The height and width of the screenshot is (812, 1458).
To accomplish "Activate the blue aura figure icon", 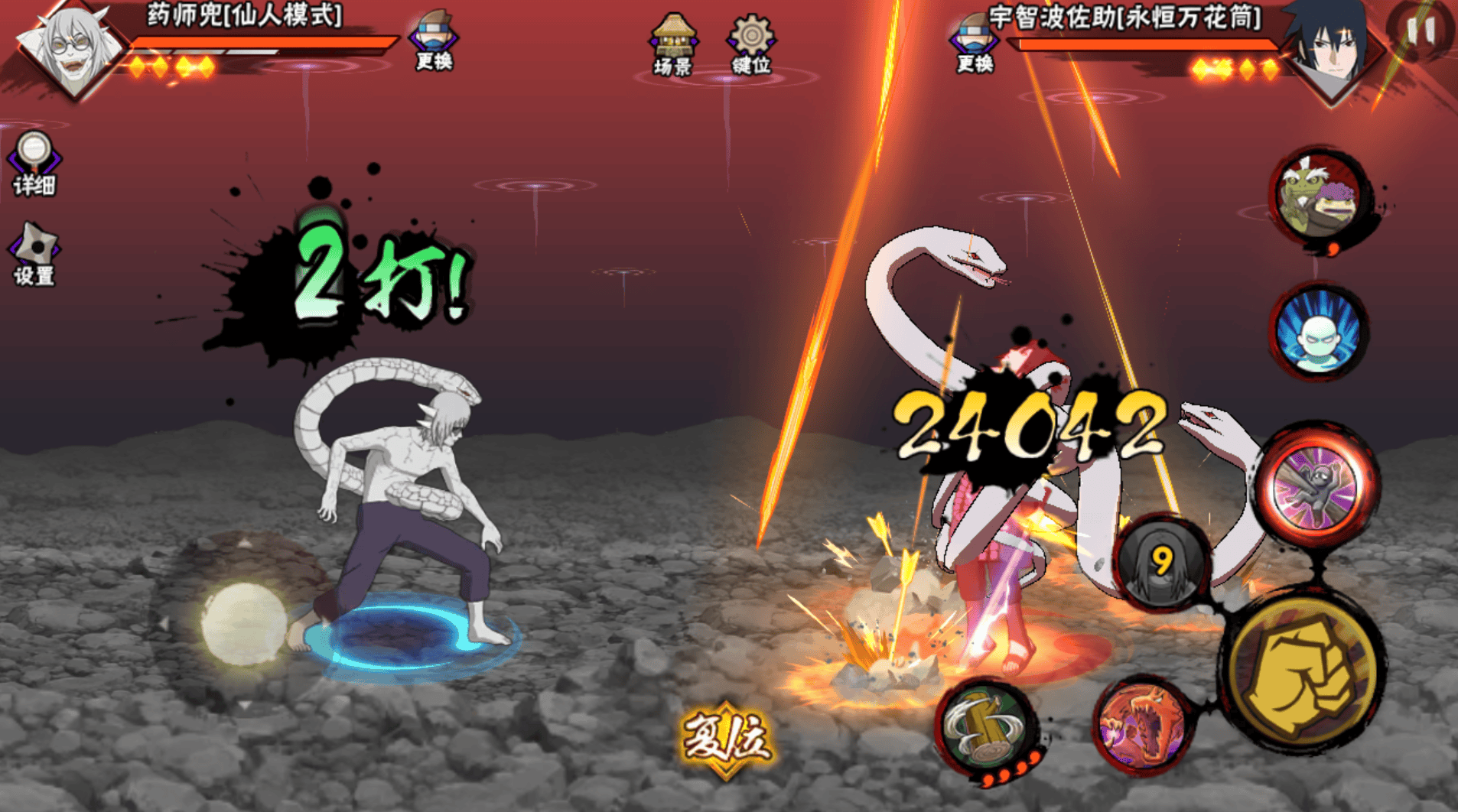I will 1318,333.
